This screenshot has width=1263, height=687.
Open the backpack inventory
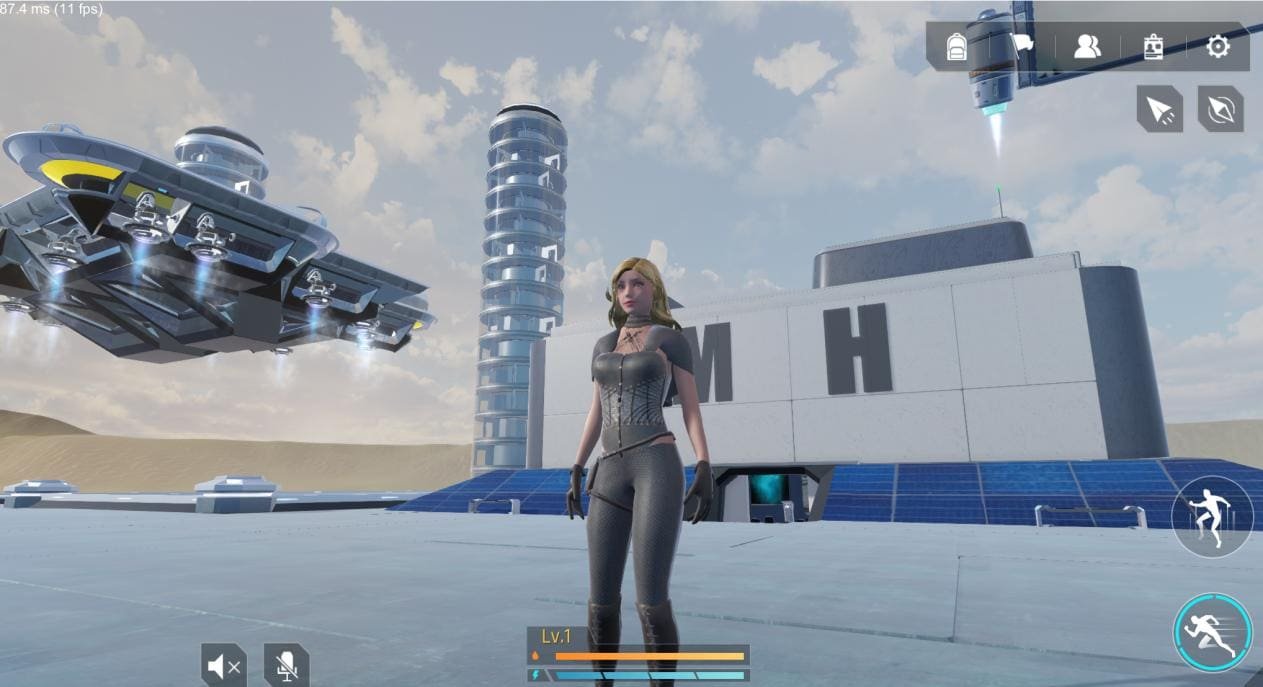956,47
